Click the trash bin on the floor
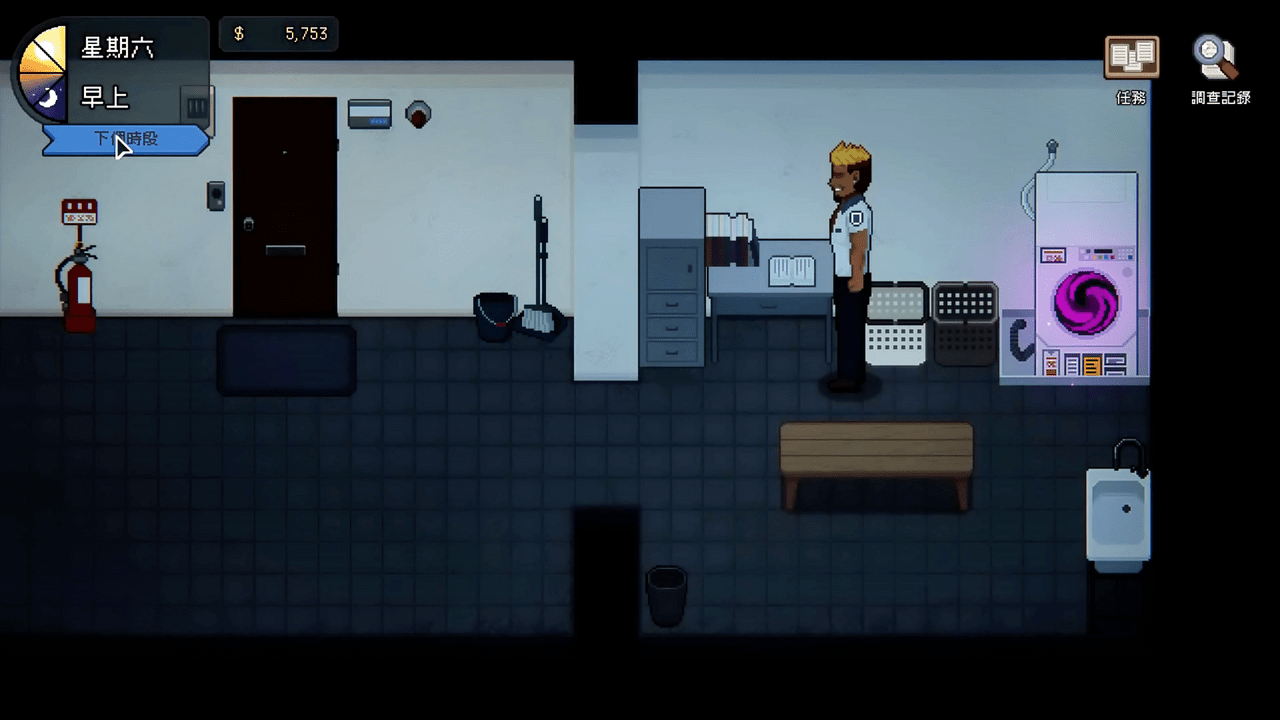 pyautogui.click(x=666, y=595)
